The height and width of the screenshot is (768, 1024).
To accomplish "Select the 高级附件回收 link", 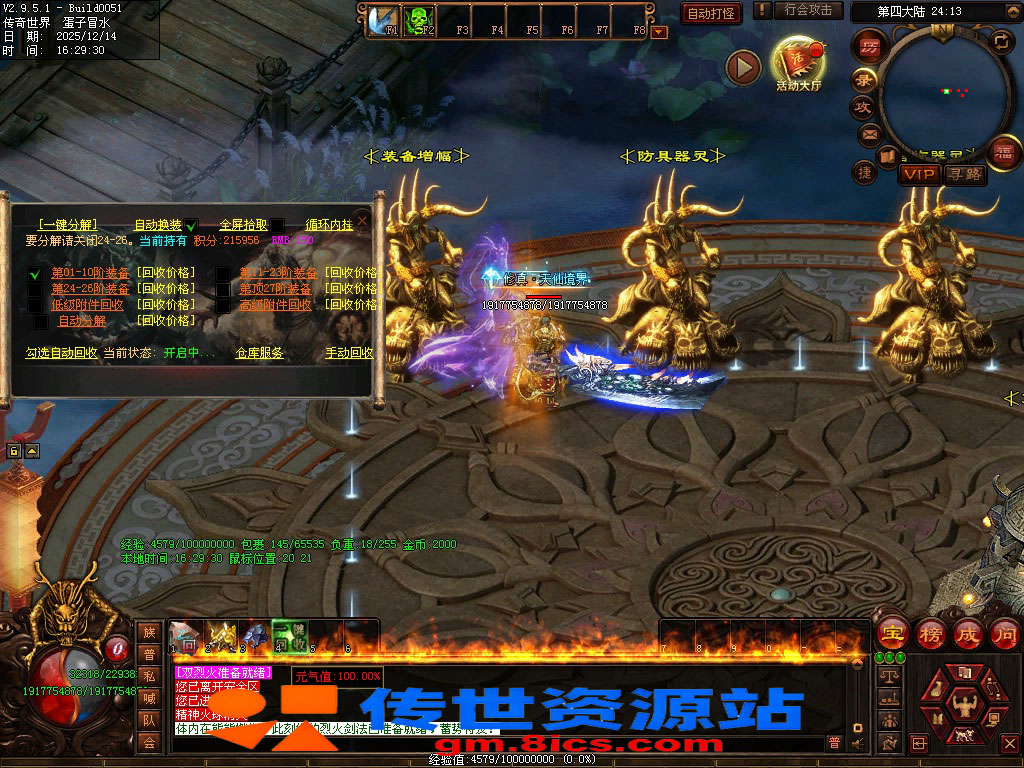I will point(275,305).
